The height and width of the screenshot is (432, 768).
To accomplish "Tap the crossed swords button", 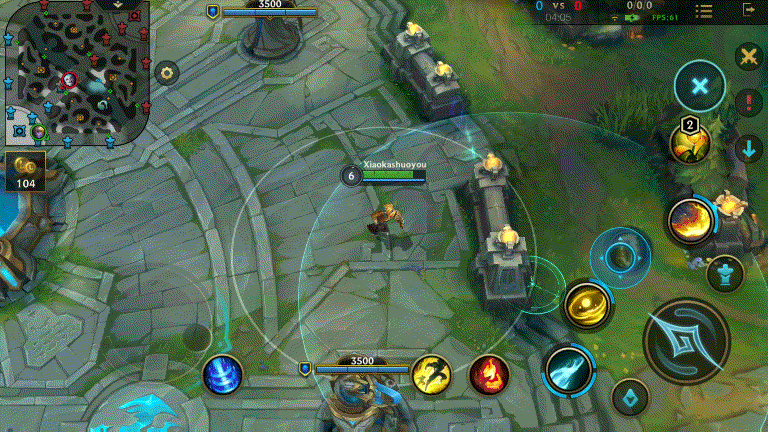I will [x=747, y=57].
